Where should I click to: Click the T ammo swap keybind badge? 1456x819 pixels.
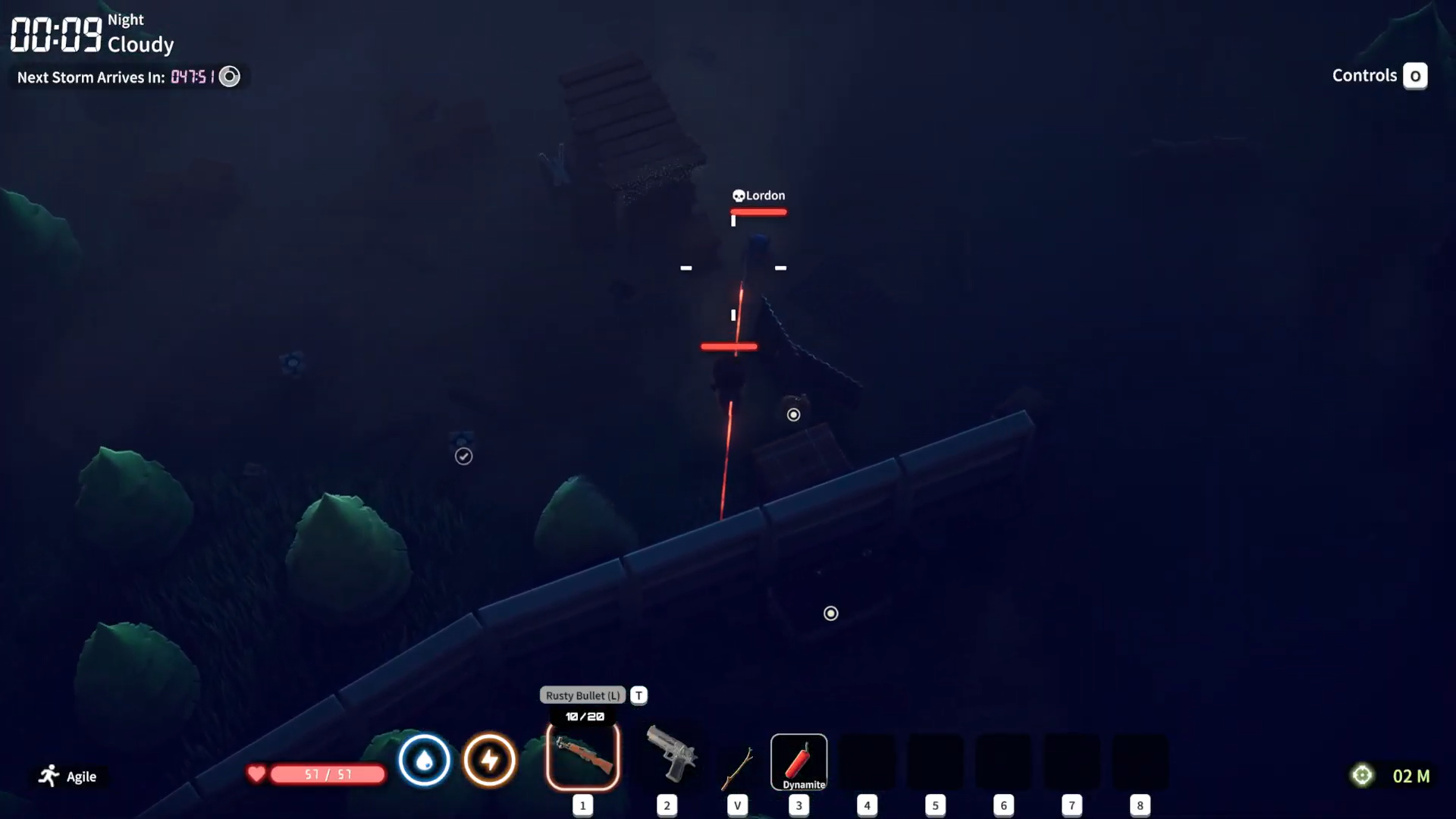(639, 695)
